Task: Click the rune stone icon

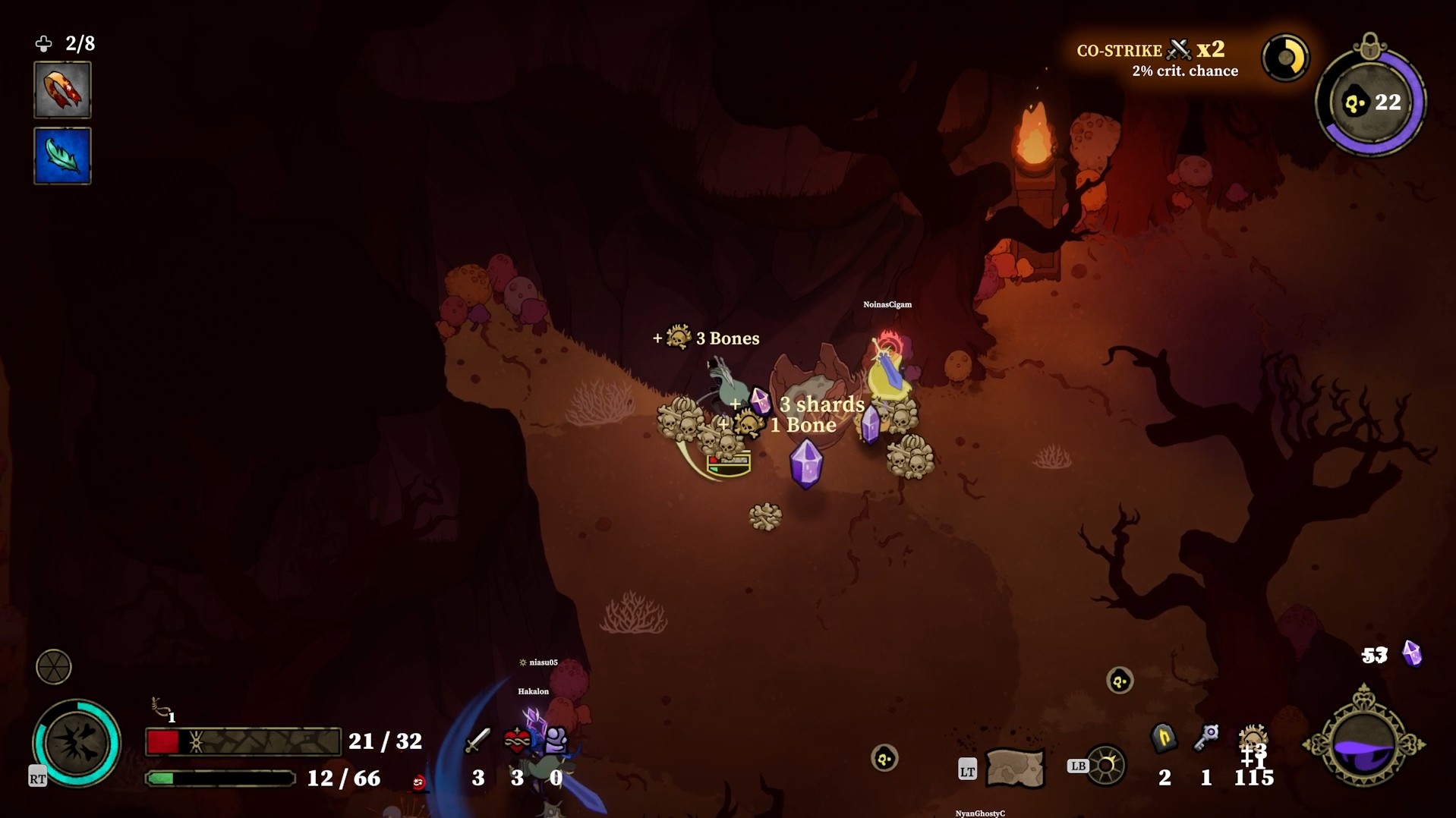Action: click(x=1164, y=738)
